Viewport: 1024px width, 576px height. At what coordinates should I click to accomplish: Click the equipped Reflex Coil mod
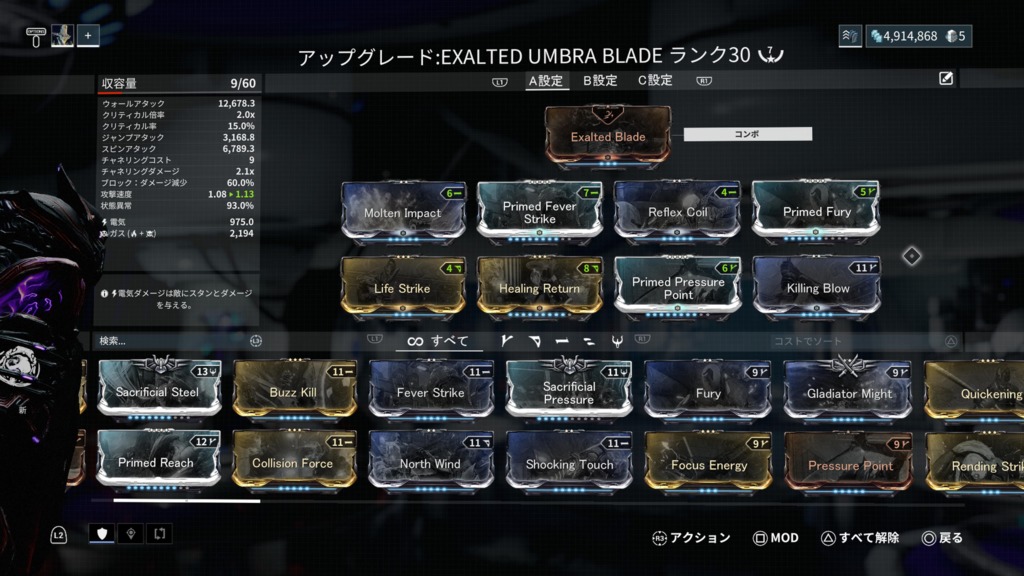click(x=677, y=212)
